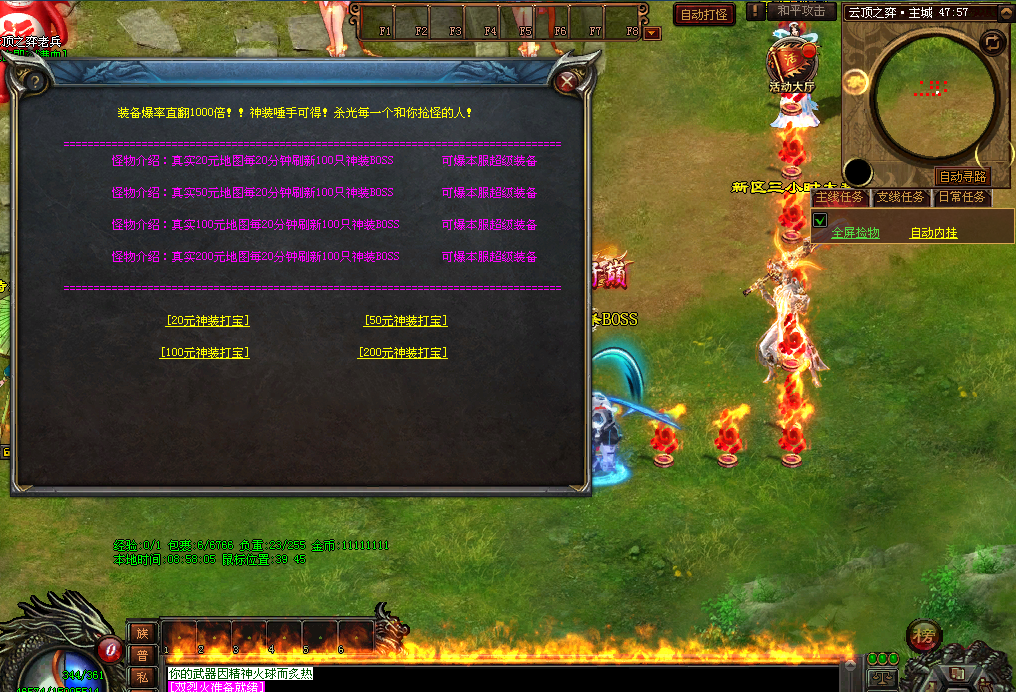Enable 全屏捡物 full-screen pickup
Image resolution: width=1016 pixels, height=692 pixels.
[x=855, y=233]
